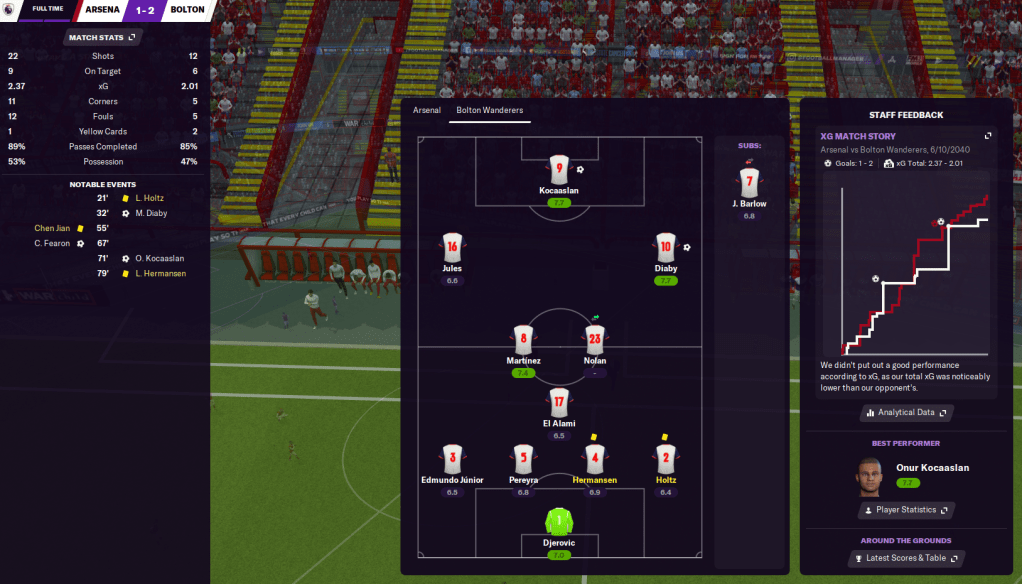Select the Bolton Wanderers lineup tab

pos(489,110)
